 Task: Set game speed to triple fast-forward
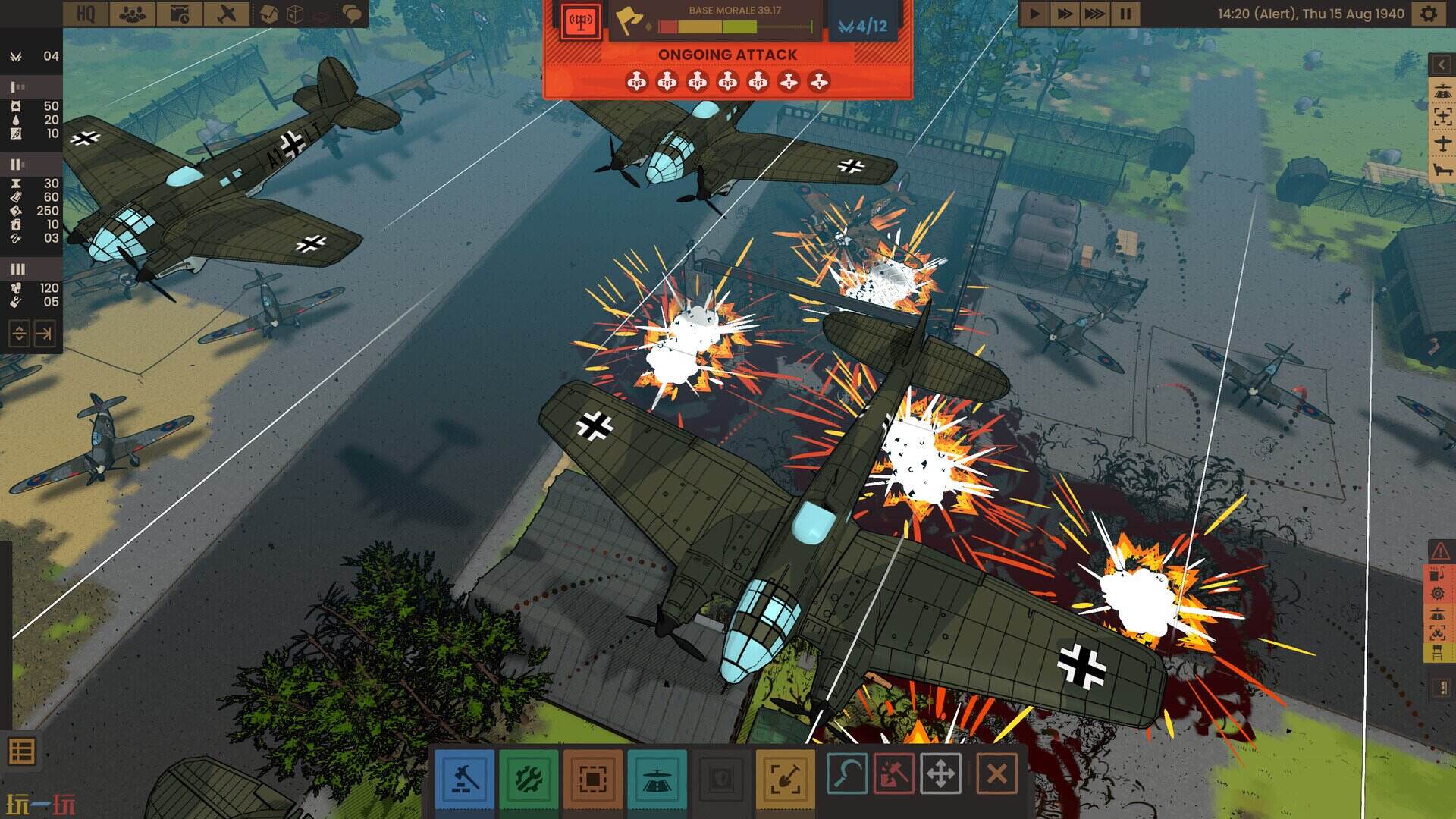coord(1094,14)
